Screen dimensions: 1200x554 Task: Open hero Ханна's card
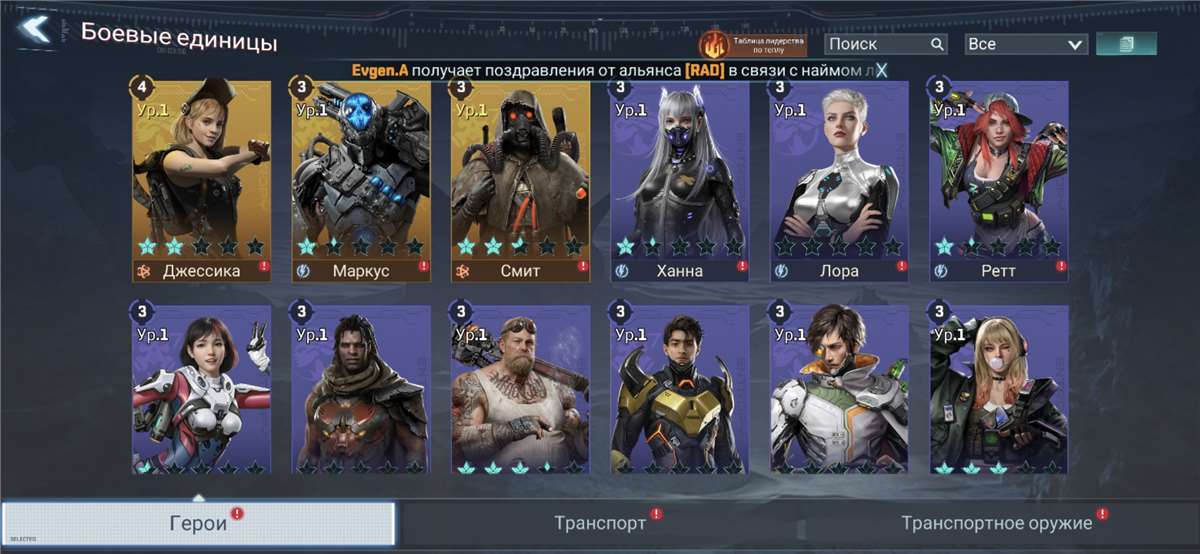click(680, 180)
